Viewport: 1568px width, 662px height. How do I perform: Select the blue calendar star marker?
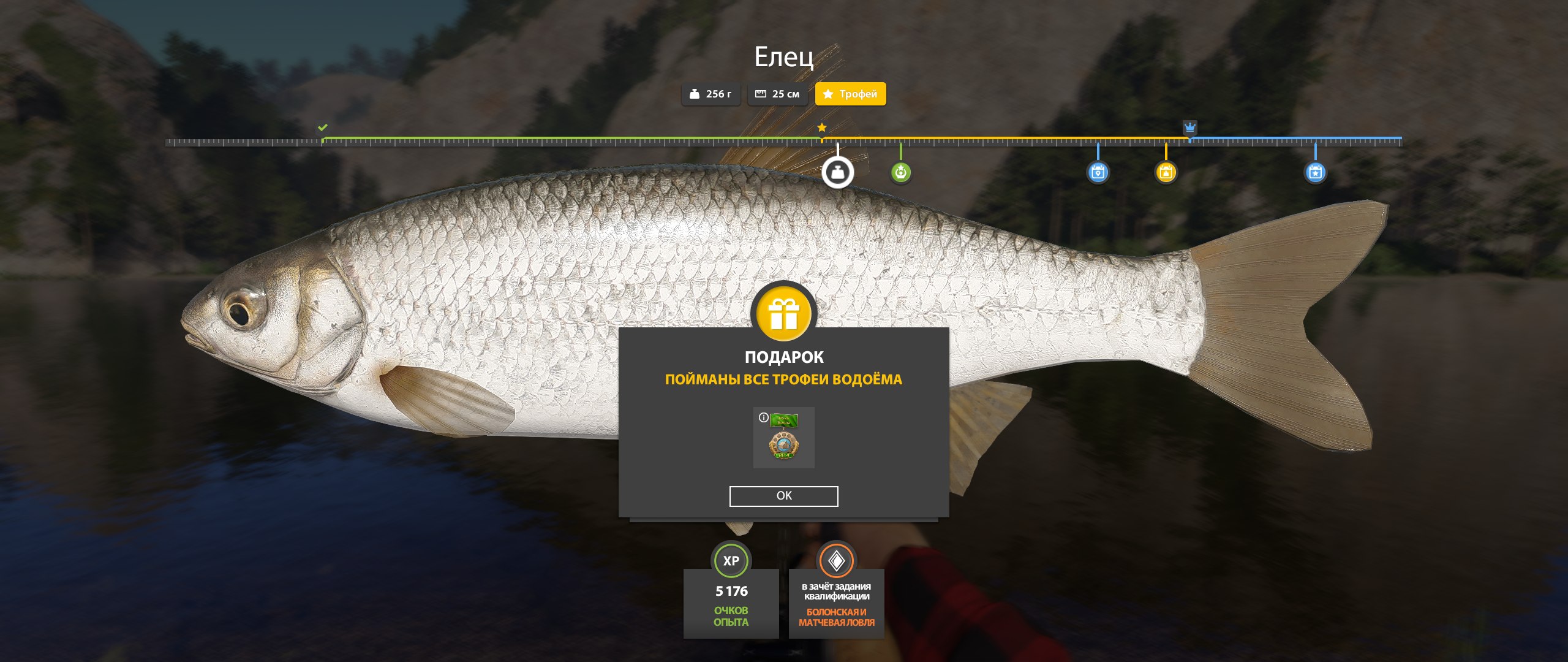[x=1315, y=172]
